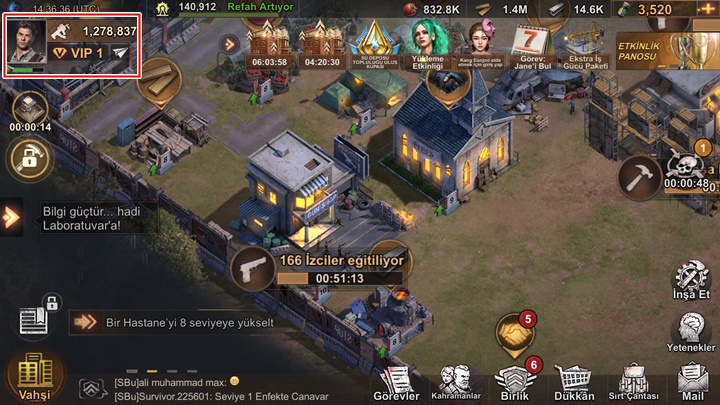Click the hammer builder queue icon
720x405 pixels.
tap(637, 179)
